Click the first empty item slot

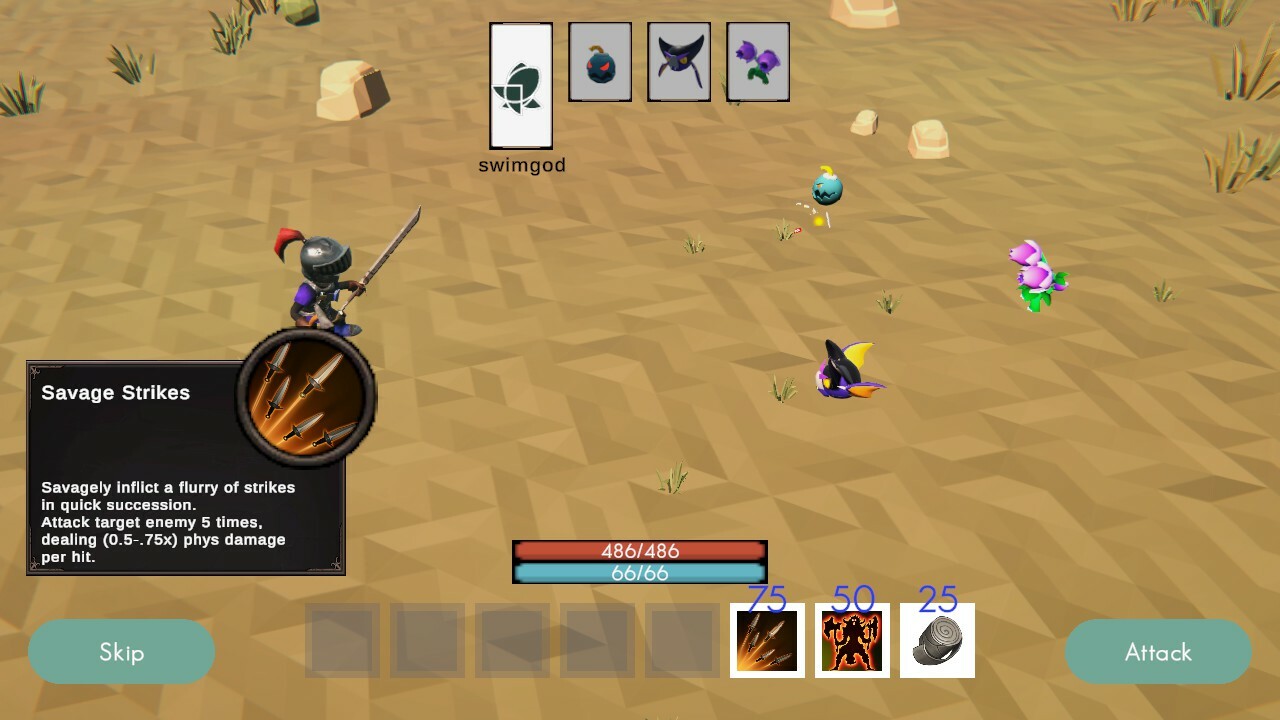[341, 641]
